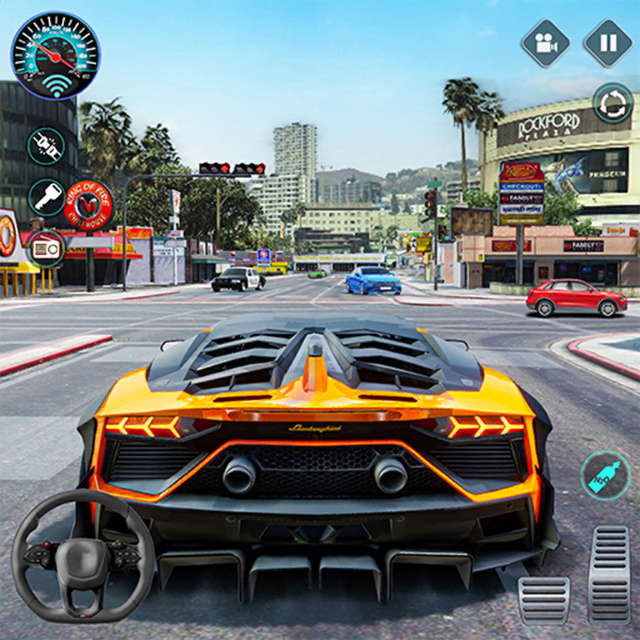The width and height of the screenshot is (640, 640).
Task: Switch camera view using the video camera icon
Action: click(x=545, y=43)
